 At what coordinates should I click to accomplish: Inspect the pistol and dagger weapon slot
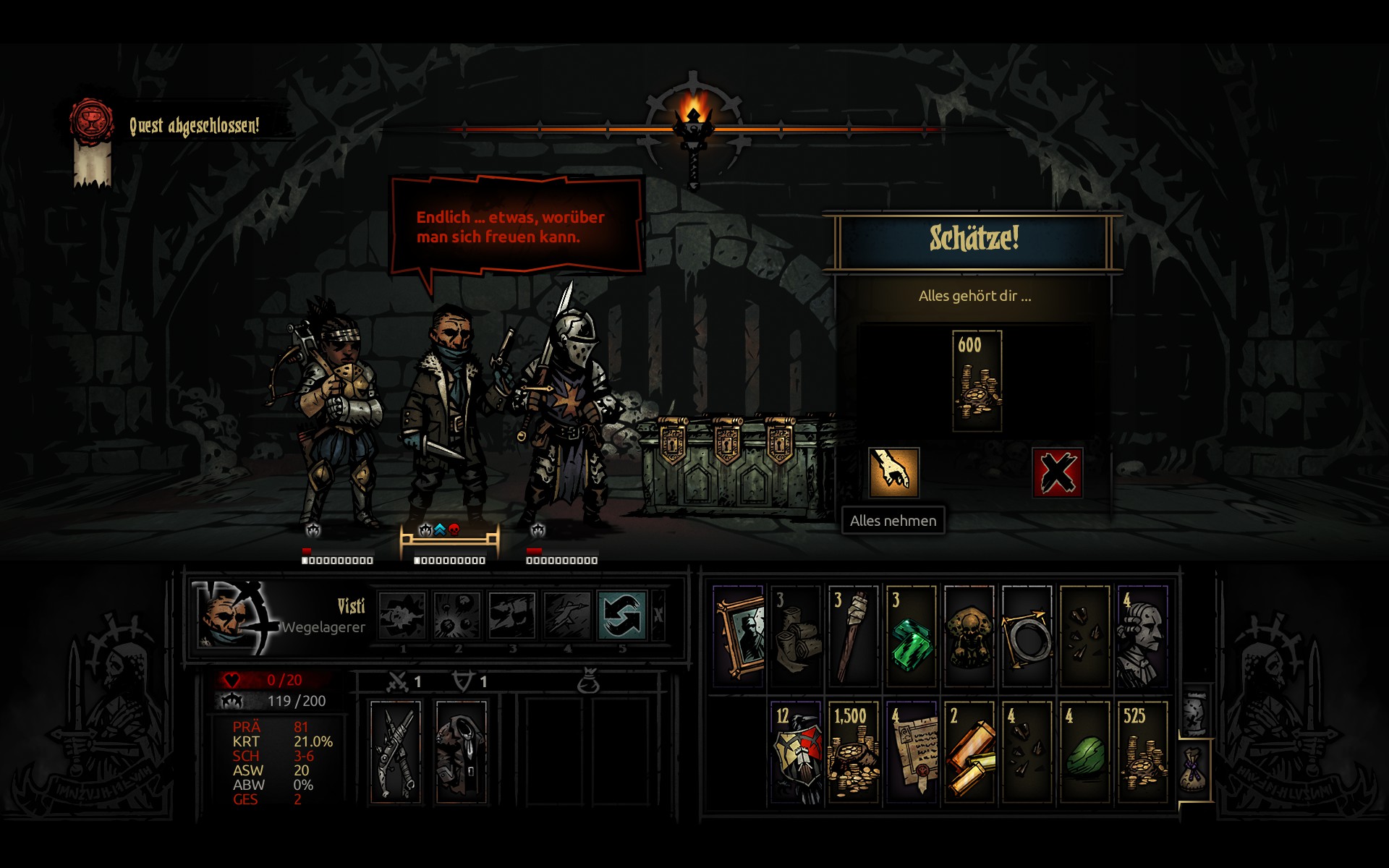pos(395,752)
